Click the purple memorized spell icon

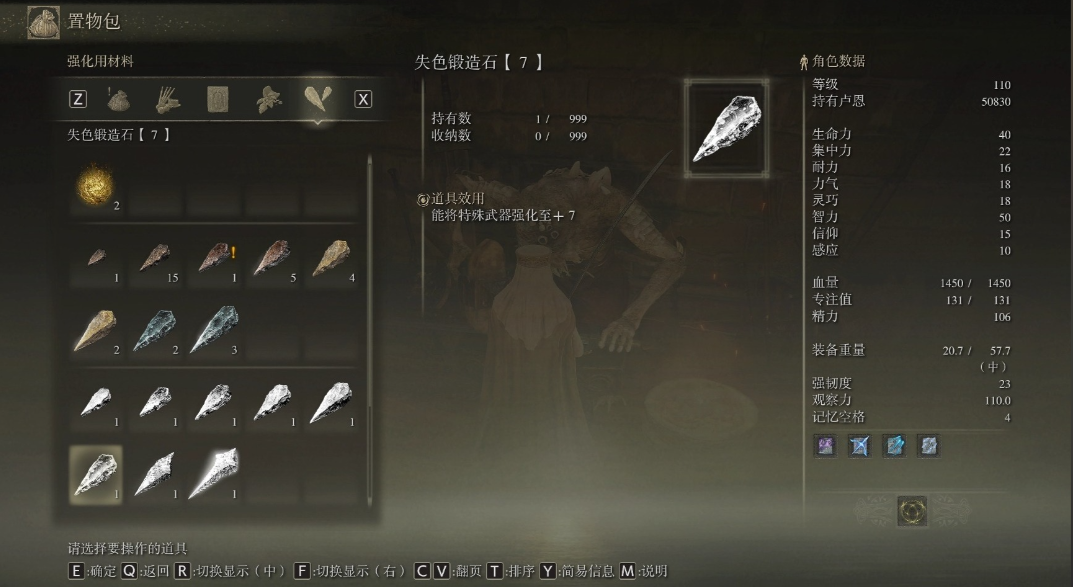pos(826,446)
